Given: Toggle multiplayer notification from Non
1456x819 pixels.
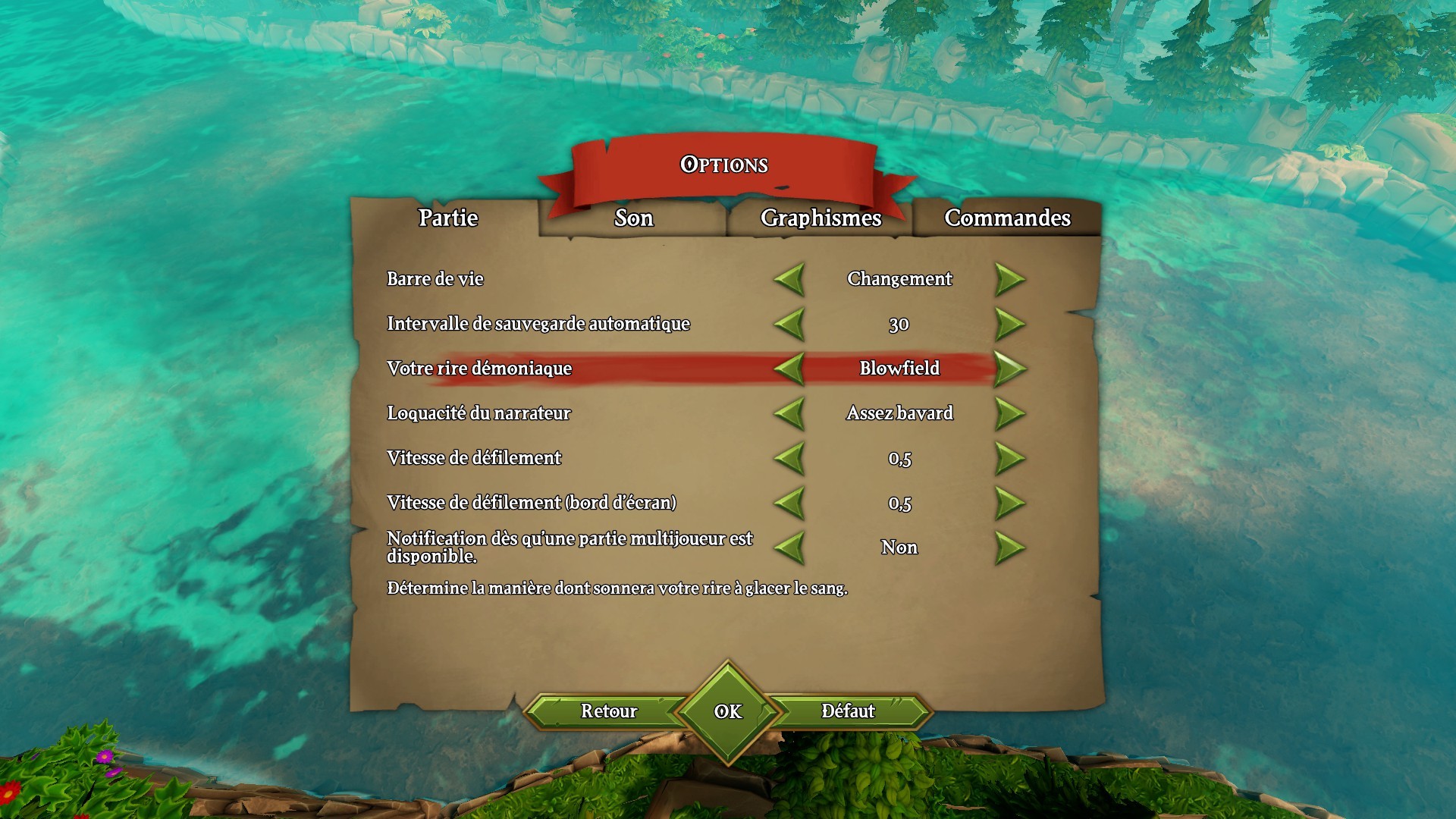Looking at the screenshot, I should coord(1009,547).
